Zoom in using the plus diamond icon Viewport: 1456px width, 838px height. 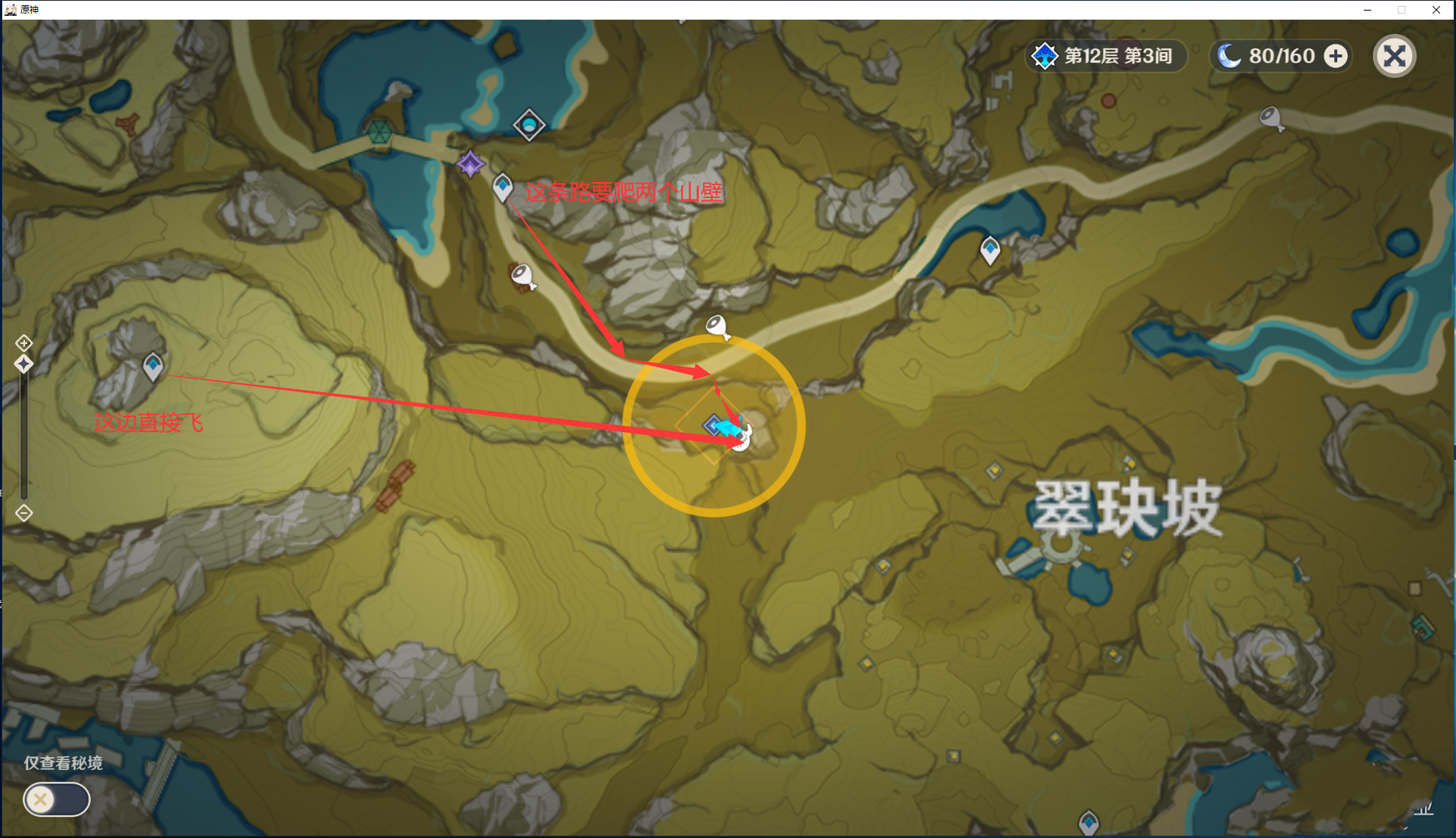[x=23, y=342]
